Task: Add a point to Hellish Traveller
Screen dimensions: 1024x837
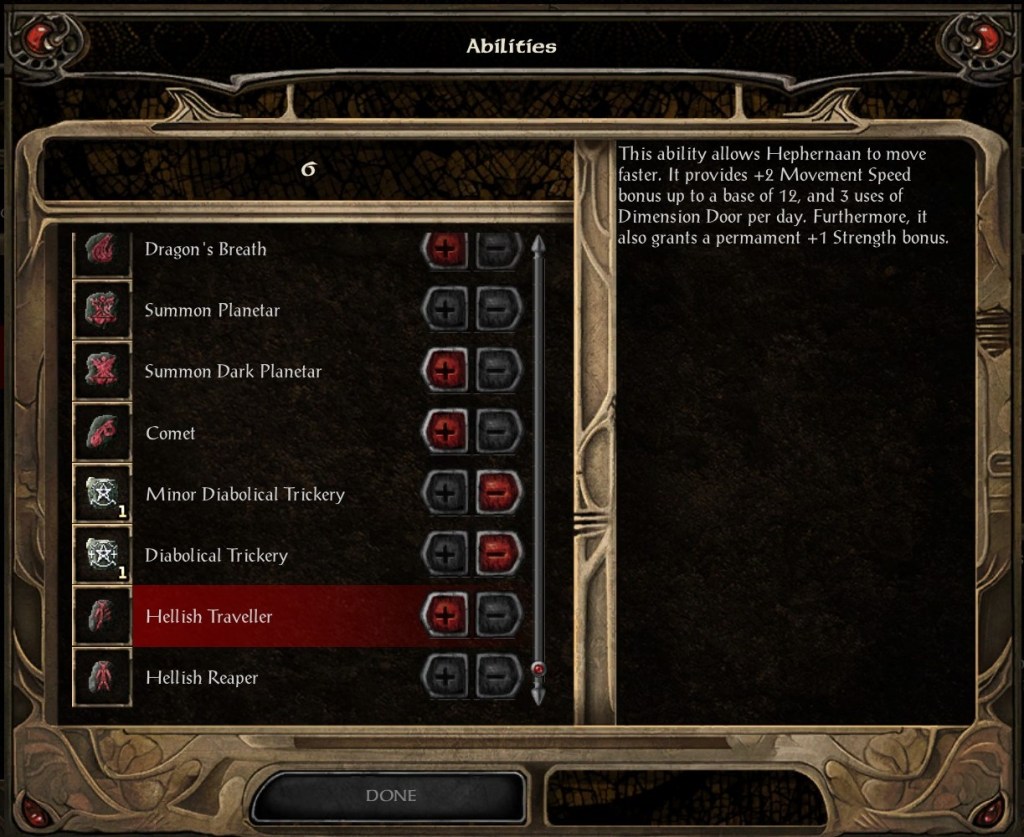Action: (x=446, y=616)
